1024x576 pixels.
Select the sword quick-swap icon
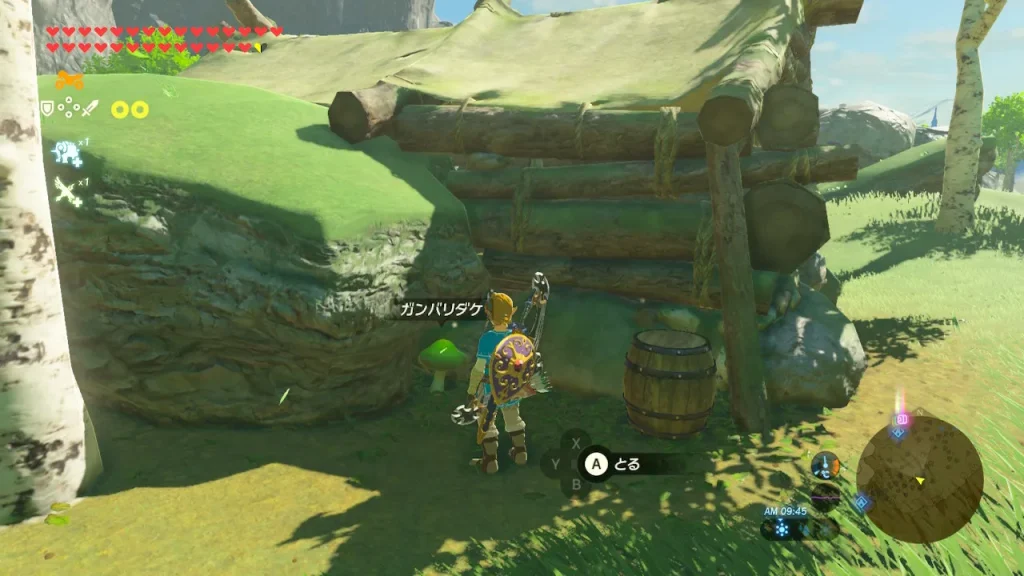pyautogui.click(x=90, y=108)
